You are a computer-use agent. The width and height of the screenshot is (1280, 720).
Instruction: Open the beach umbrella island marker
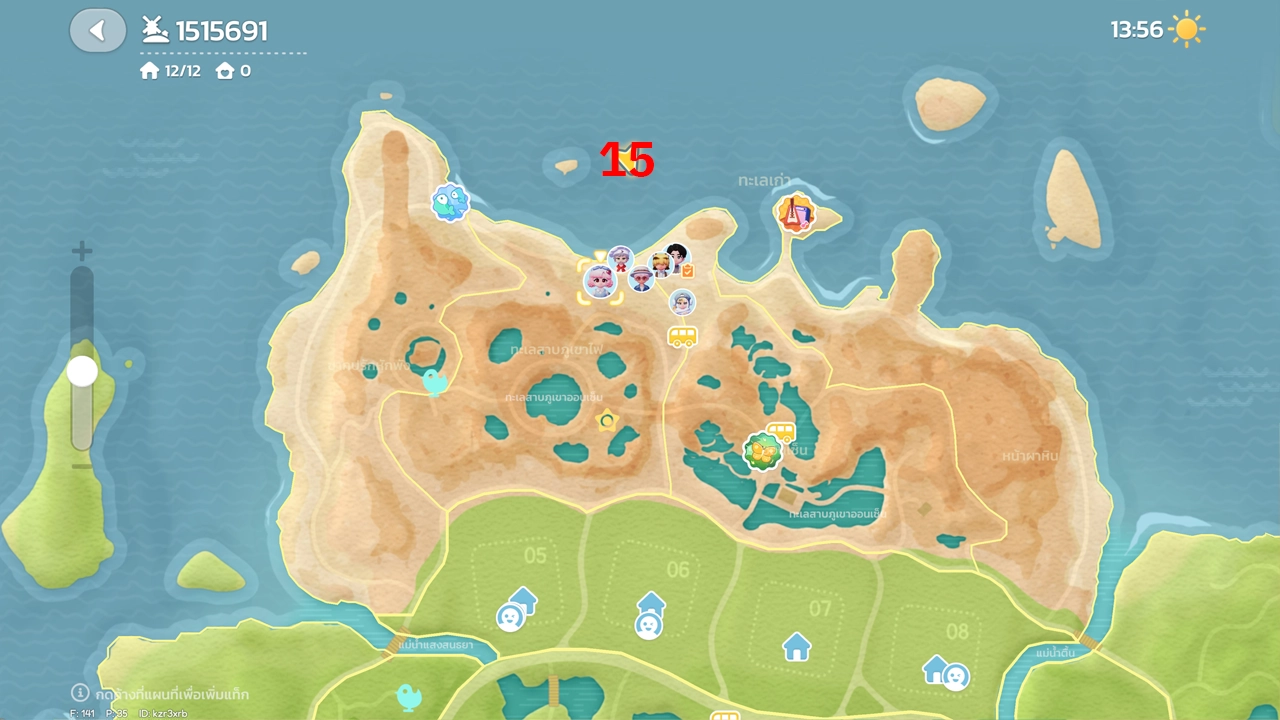[795, 213]
